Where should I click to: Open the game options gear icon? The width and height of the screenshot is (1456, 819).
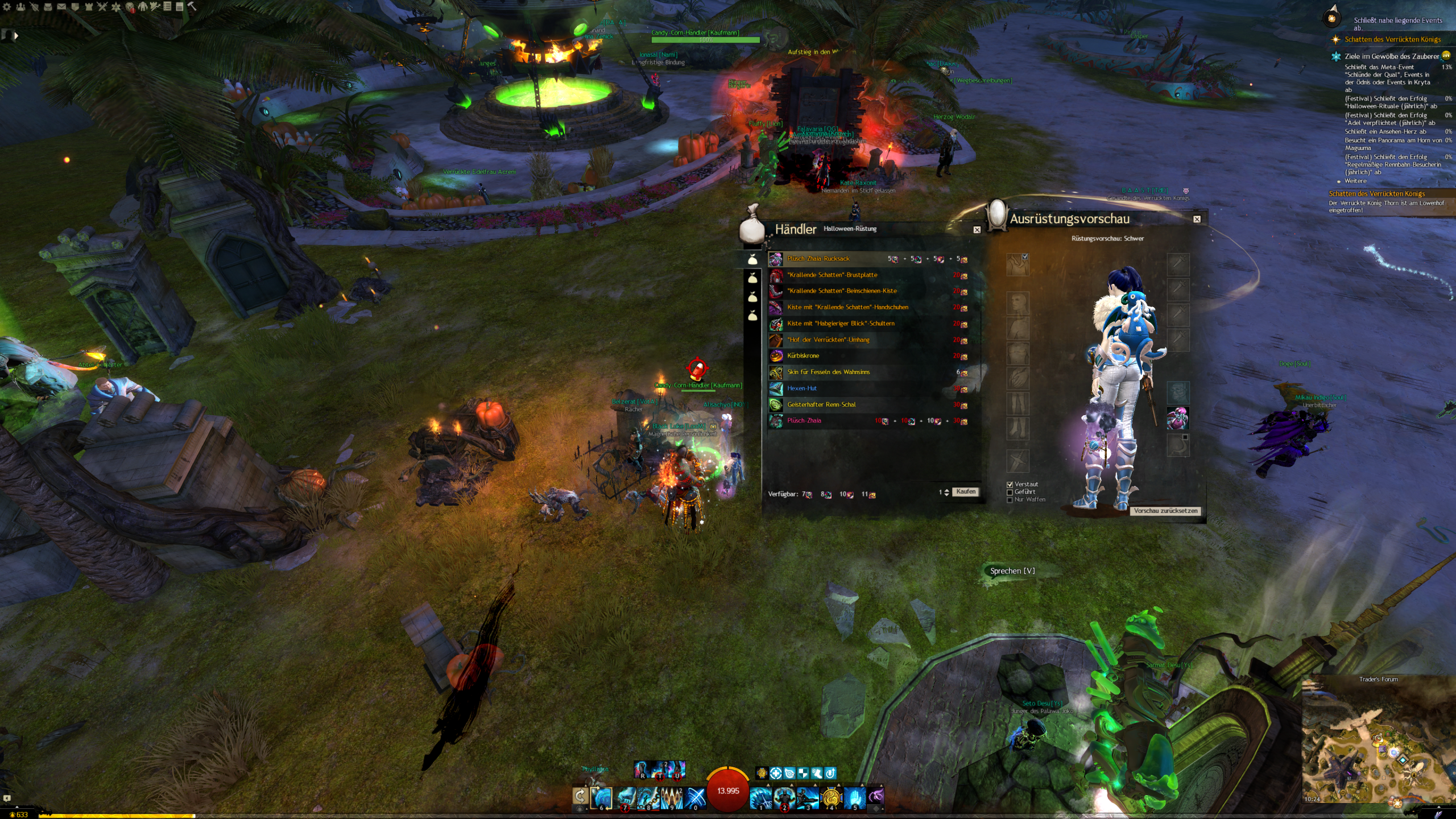[x=7, y=7]
